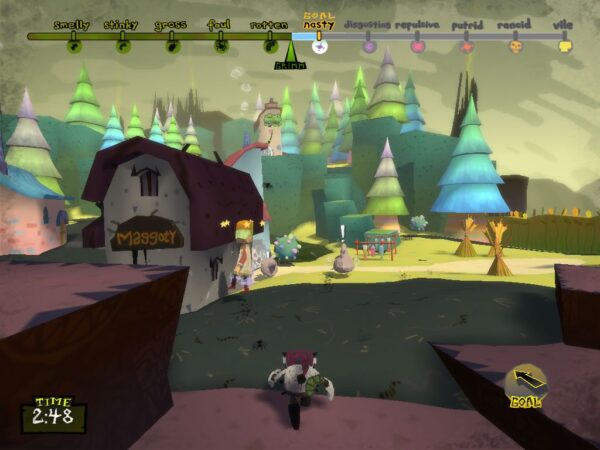Click the goal direction arrow icon
The image size is (600, 450).
click(526, 381)
